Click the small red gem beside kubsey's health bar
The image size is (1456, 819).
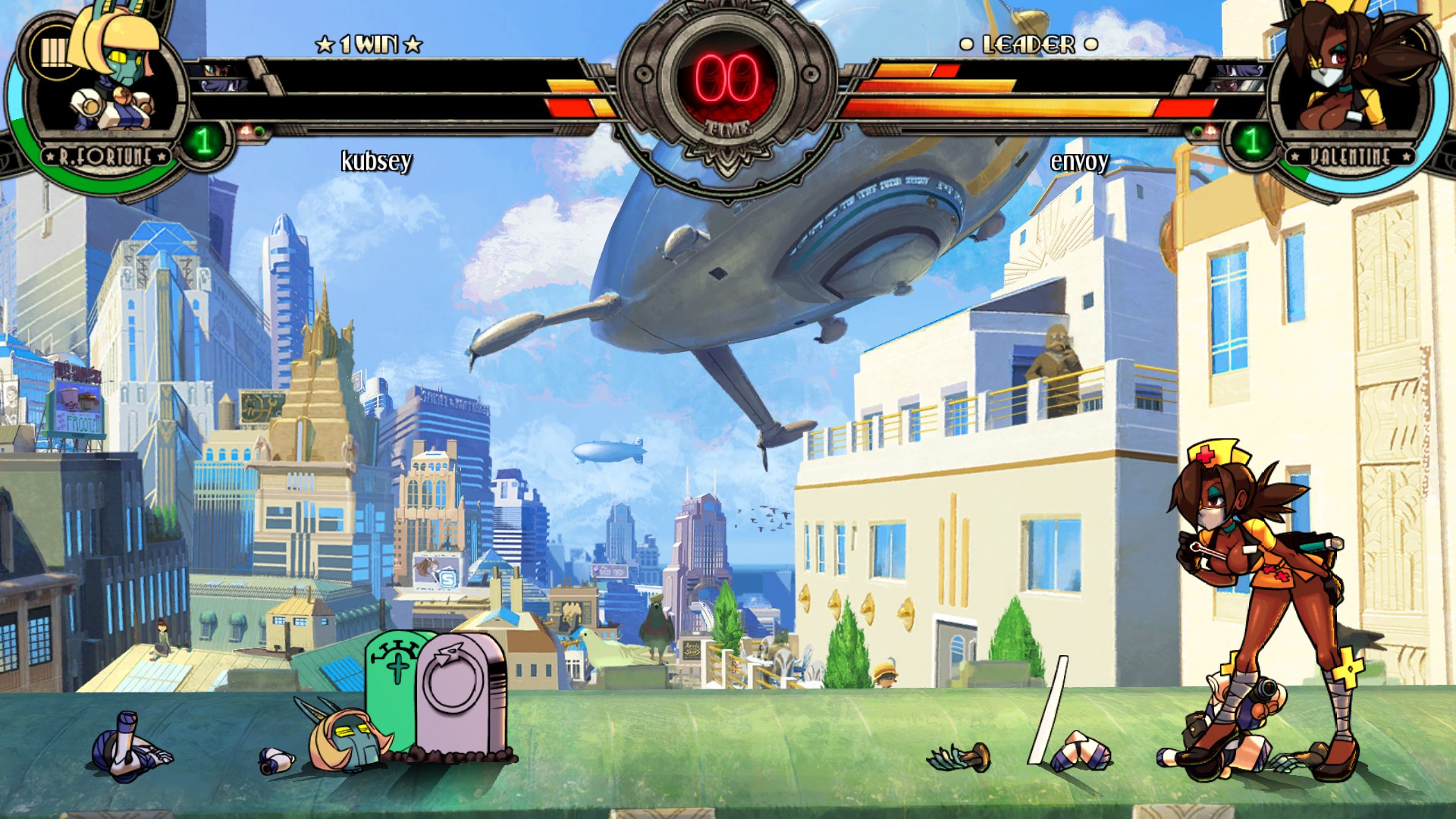pos(246,129)
